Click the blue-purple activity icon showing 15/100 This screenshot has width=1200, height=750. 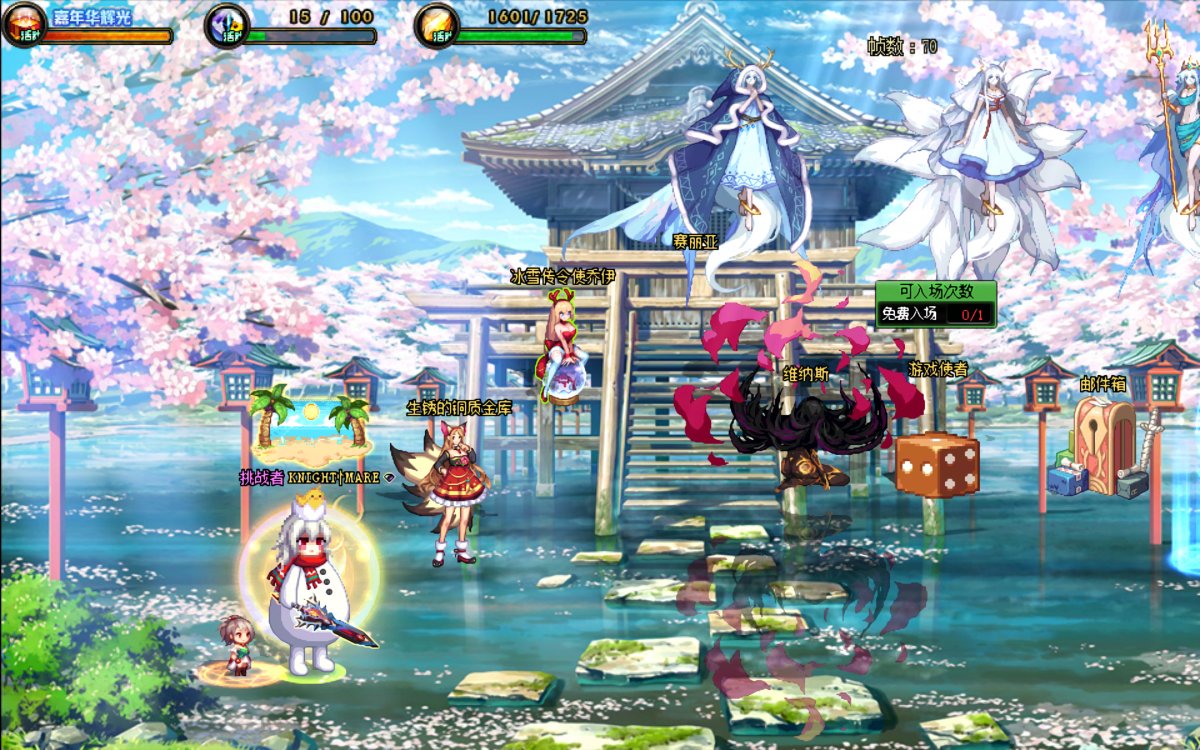[226, 25]
